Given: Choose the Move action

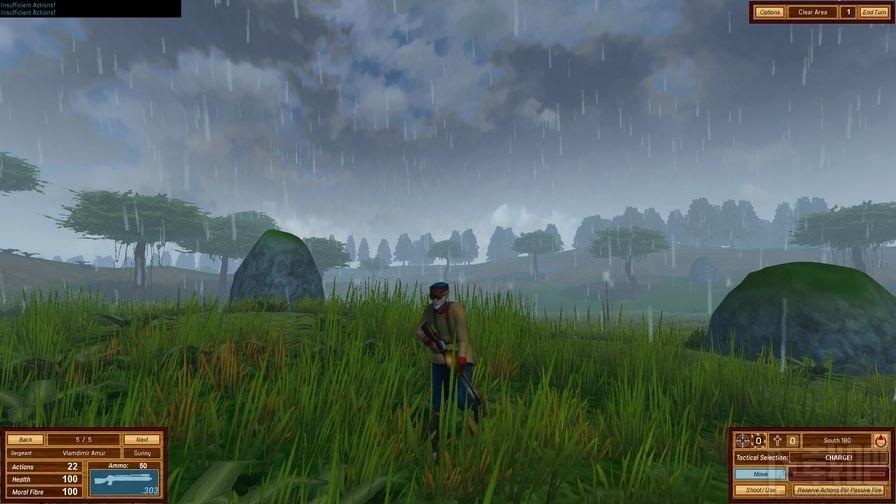Looking at the screenshot, I should pos(762,474).
